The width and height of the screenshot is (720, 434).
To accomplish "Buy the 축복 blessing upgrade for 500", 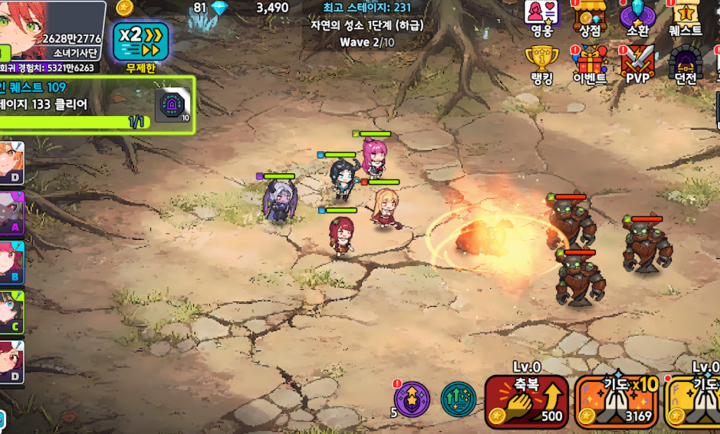I will 526,402.
